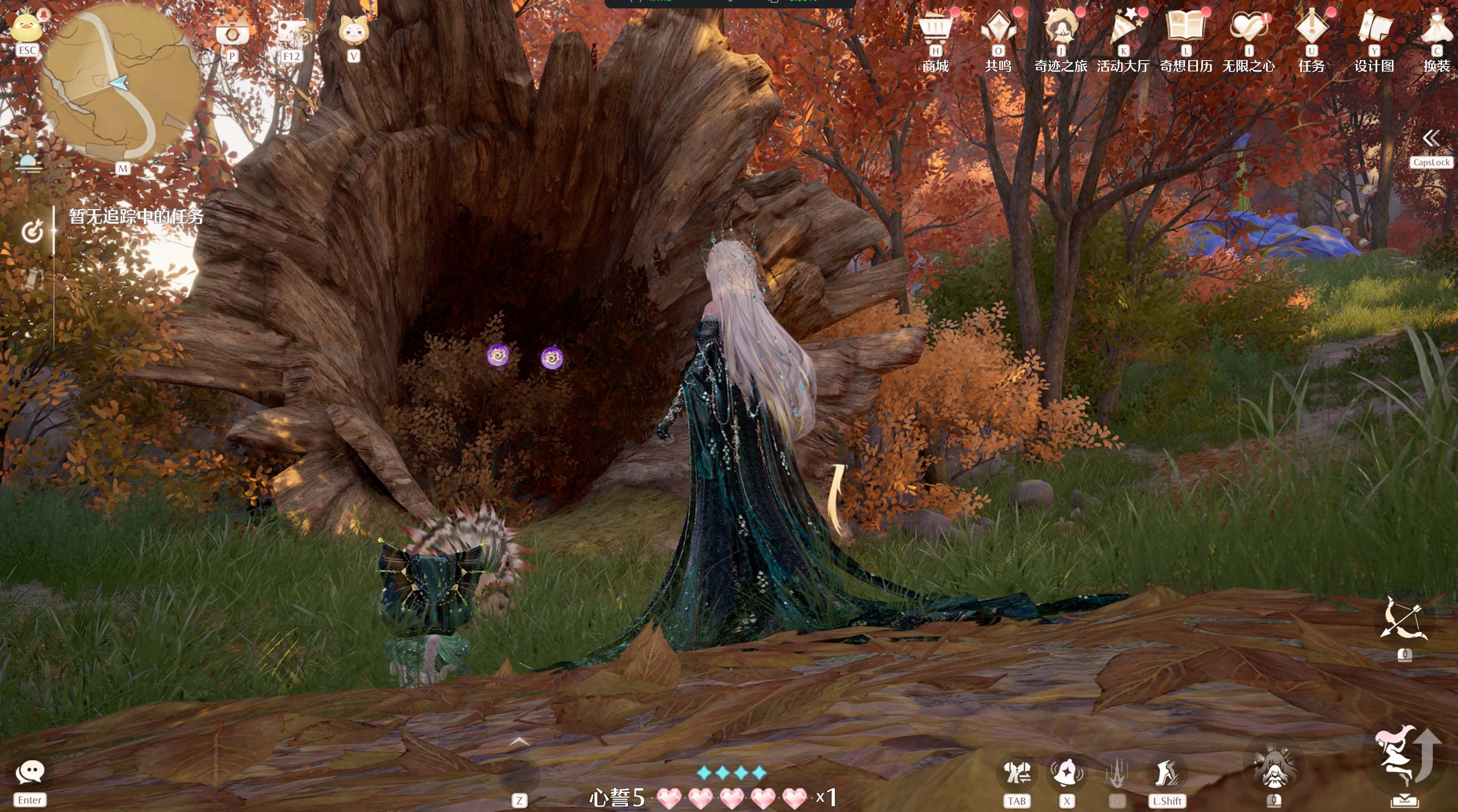Viewport: 1458px width, 812px height.
Task: Click the quest tracker refresh icon
Action: point(32,231)
